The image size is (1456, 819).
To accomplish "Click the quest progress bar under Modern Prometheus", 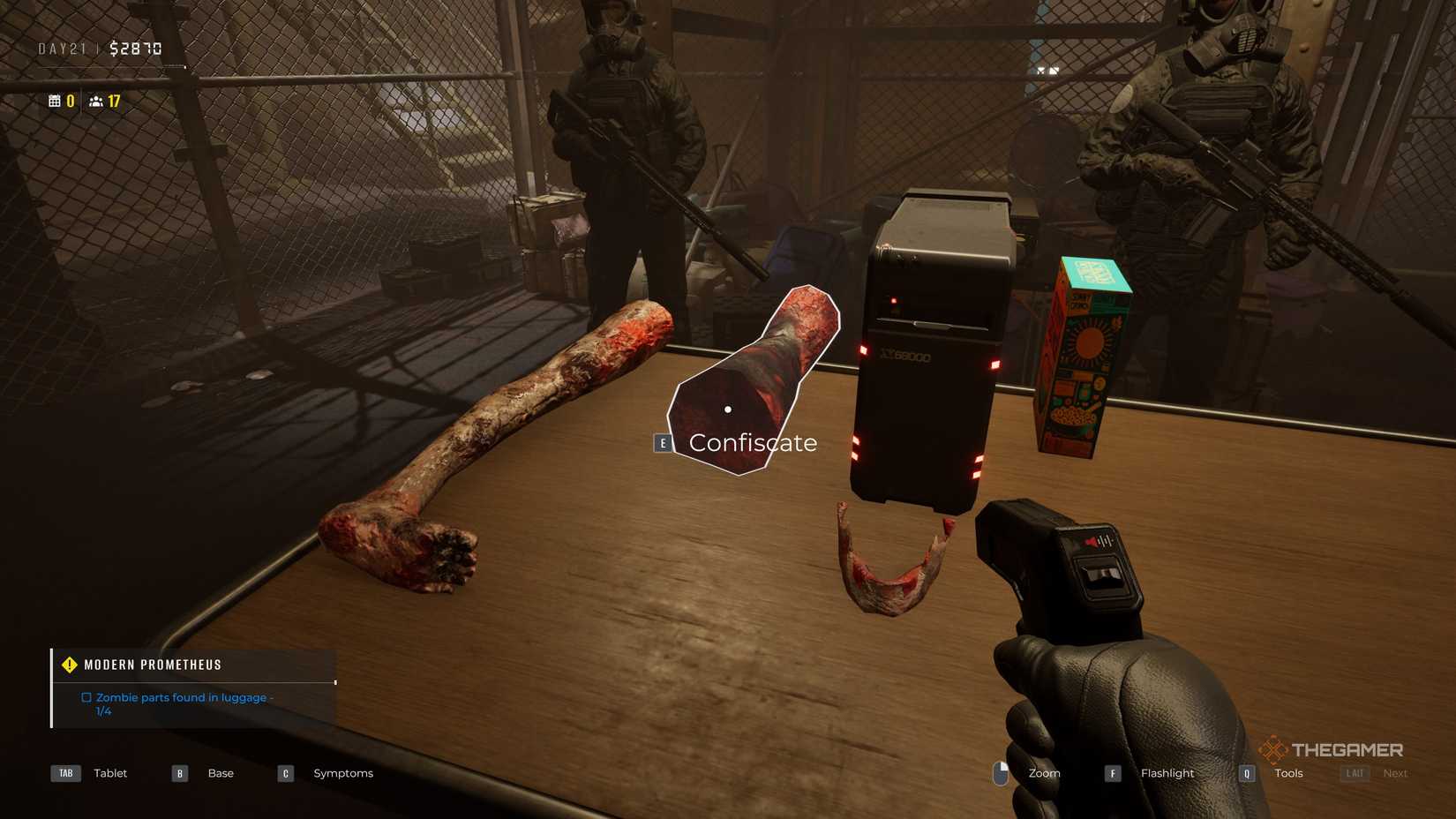I will (x=194, y=681).
